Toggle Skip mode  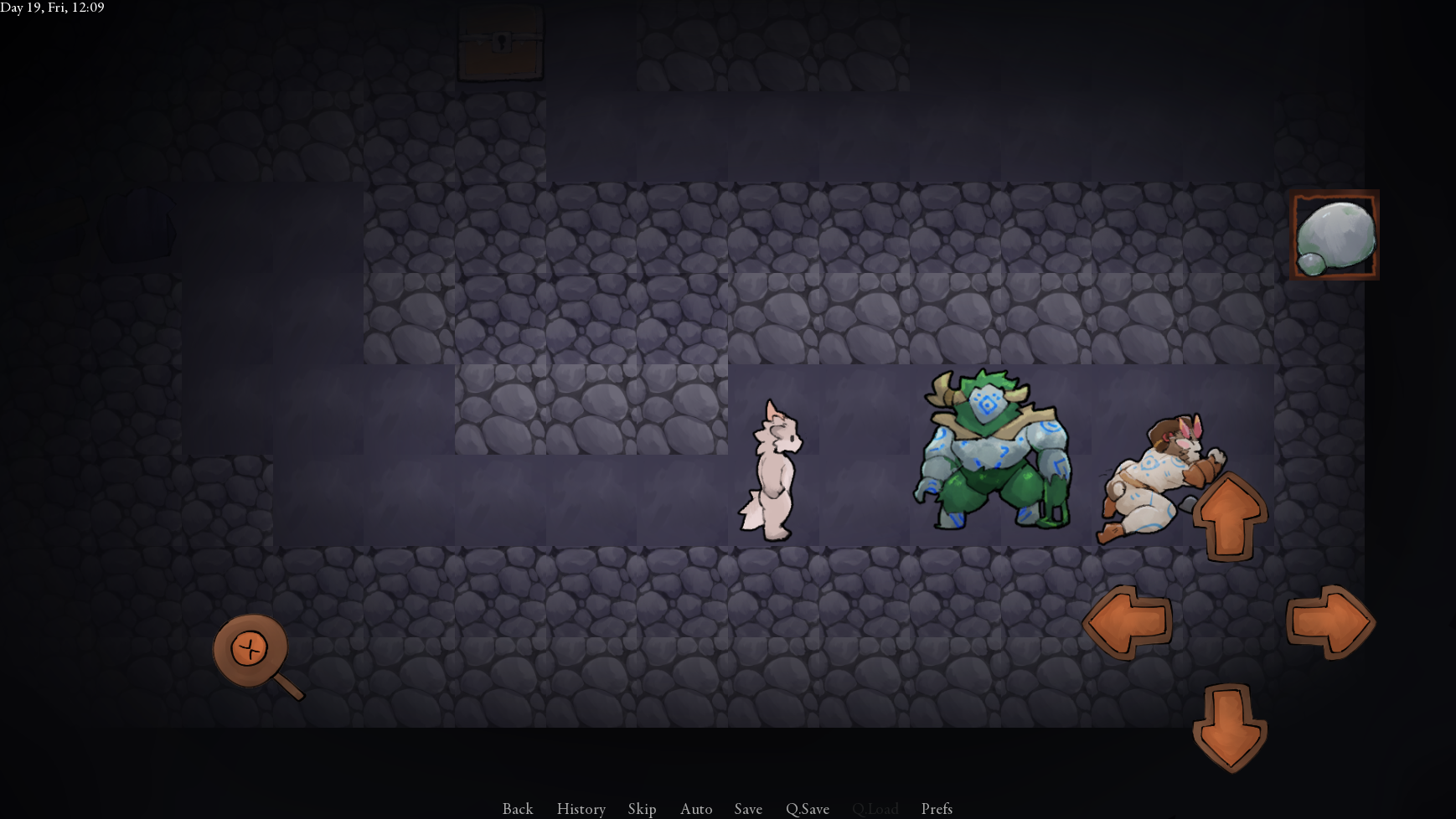tap(642, 808)
